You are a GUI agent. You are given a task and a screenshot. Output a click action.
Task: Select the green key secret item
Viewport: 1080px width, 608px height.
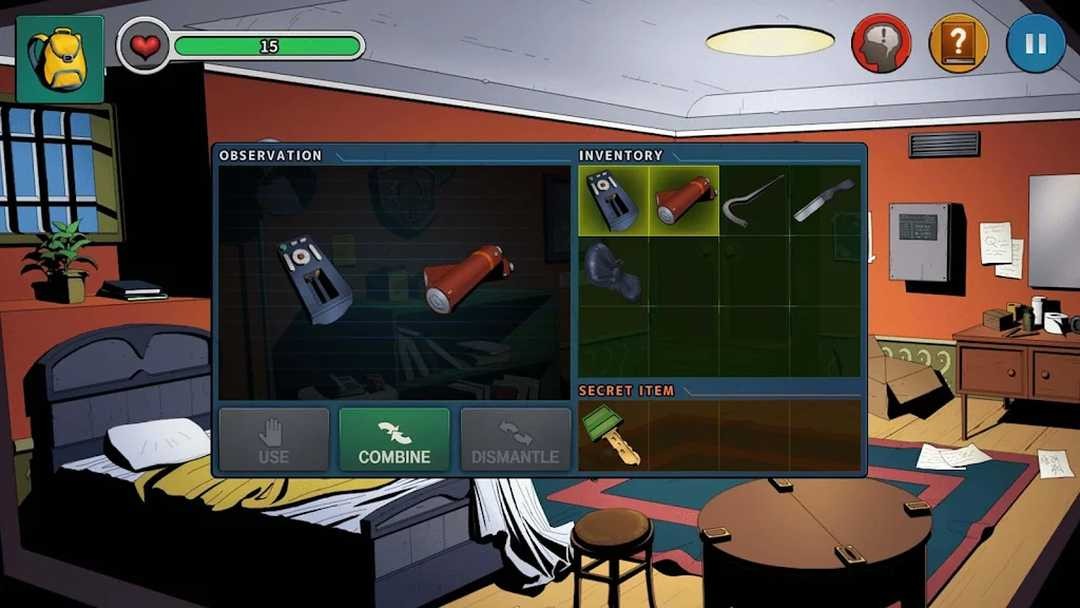click(613, 436)
